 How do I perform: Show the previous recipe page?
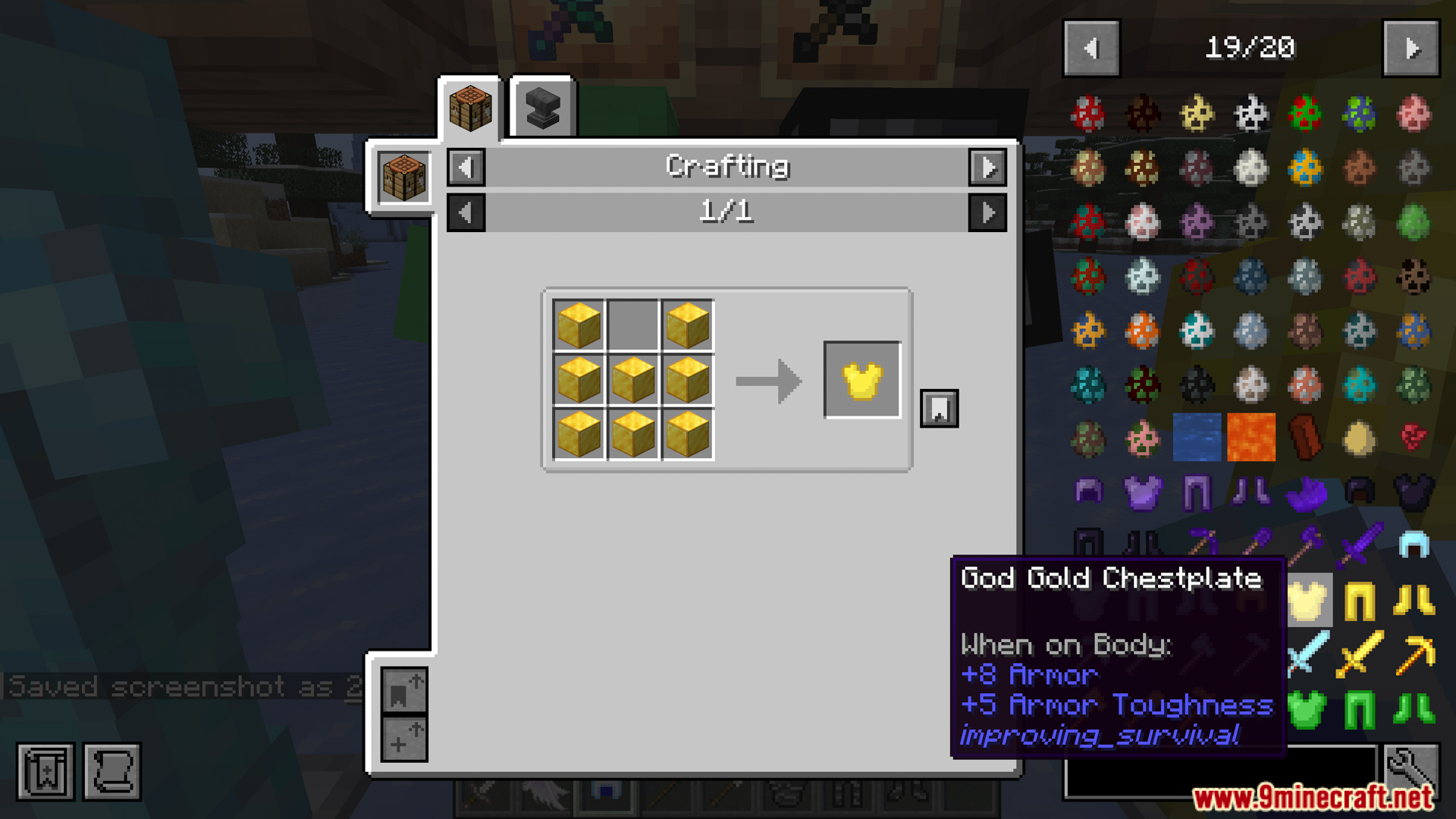pos(466,212)
